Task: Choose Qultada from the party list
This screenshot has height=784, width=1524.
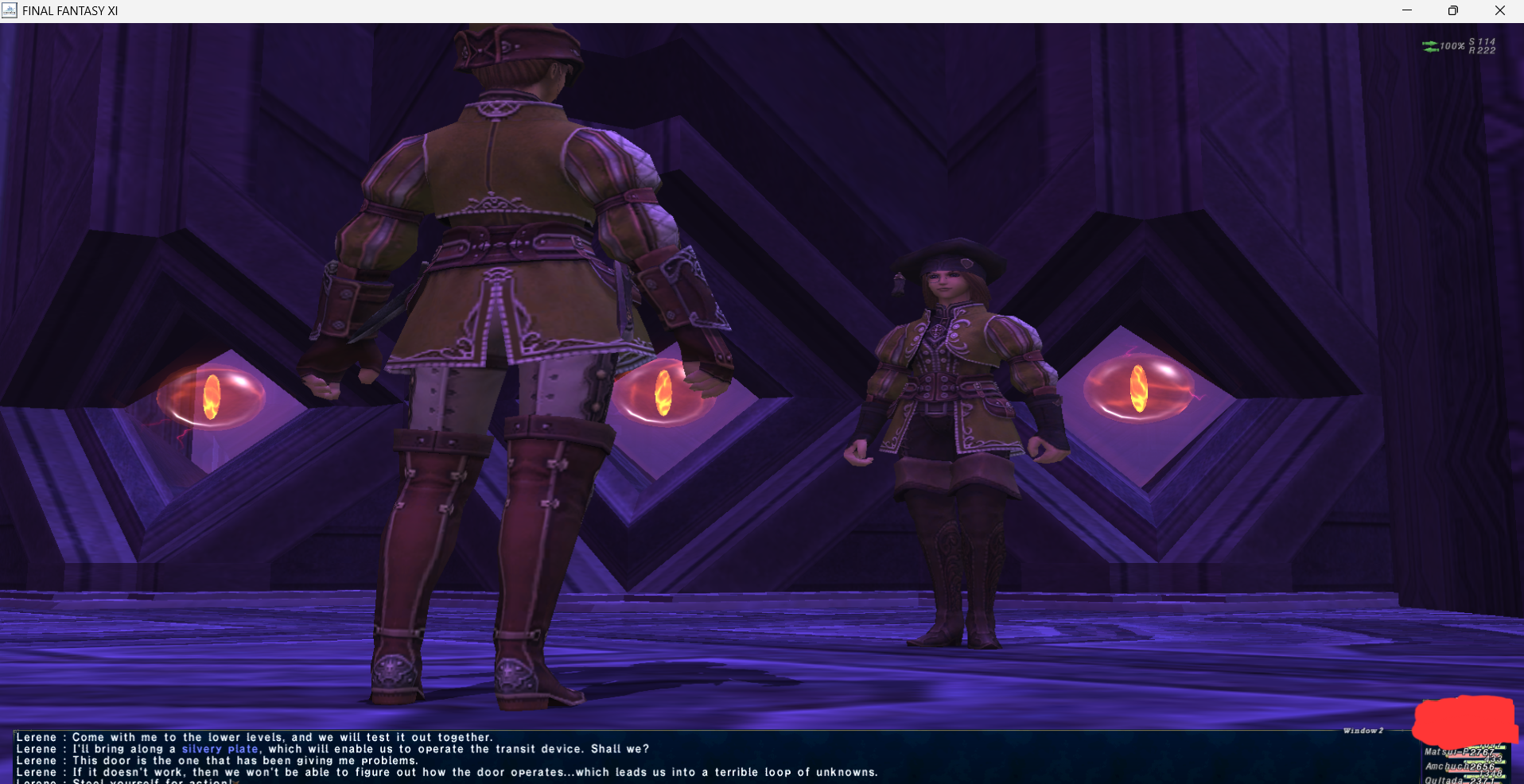Action: (1444, 780)
